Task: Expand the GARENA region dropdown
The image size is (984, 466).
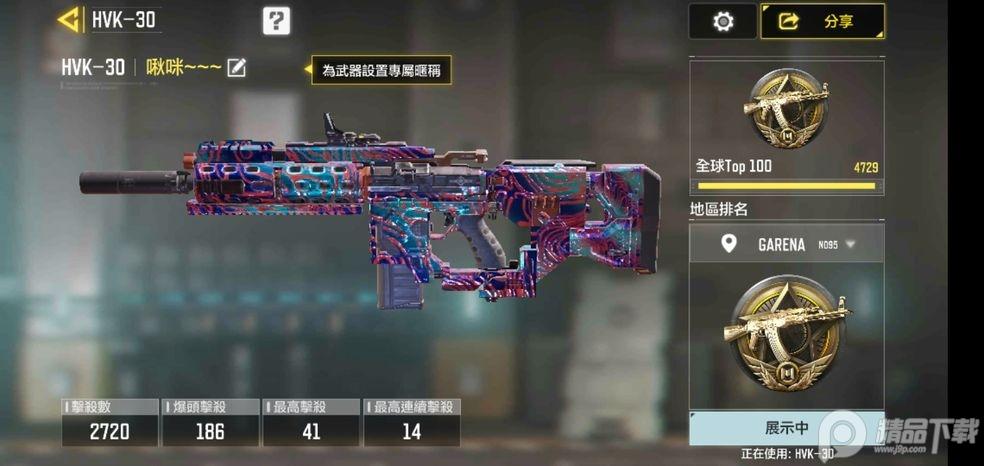Action: pos(850,244)
